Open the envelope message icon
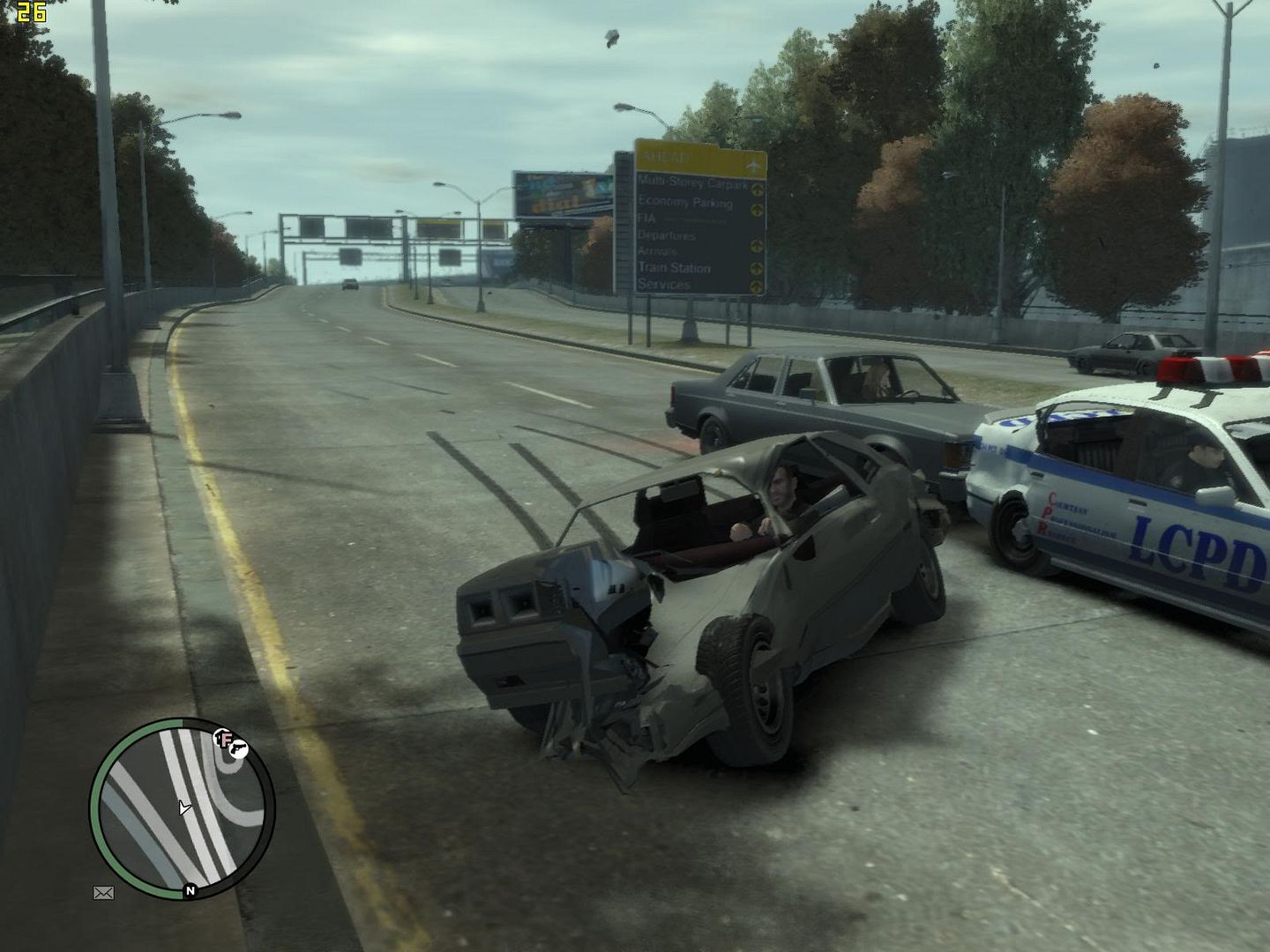This screenshot has width=1270, height=952. point(103,893)
